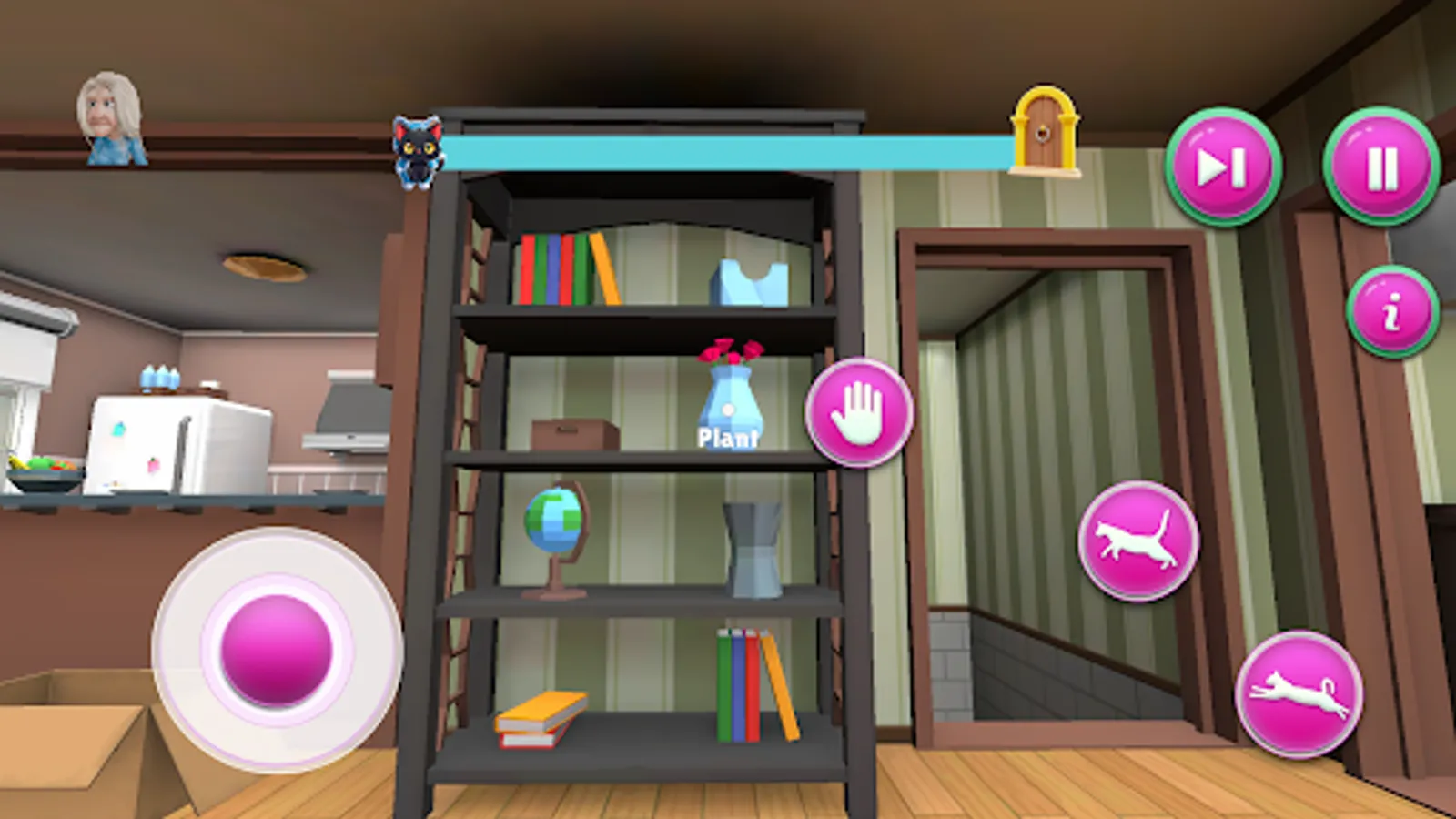The width and height of the screenshot is (1456, 819).
Task: Click the yellow door goal icon
Action: coord(1043,133)
